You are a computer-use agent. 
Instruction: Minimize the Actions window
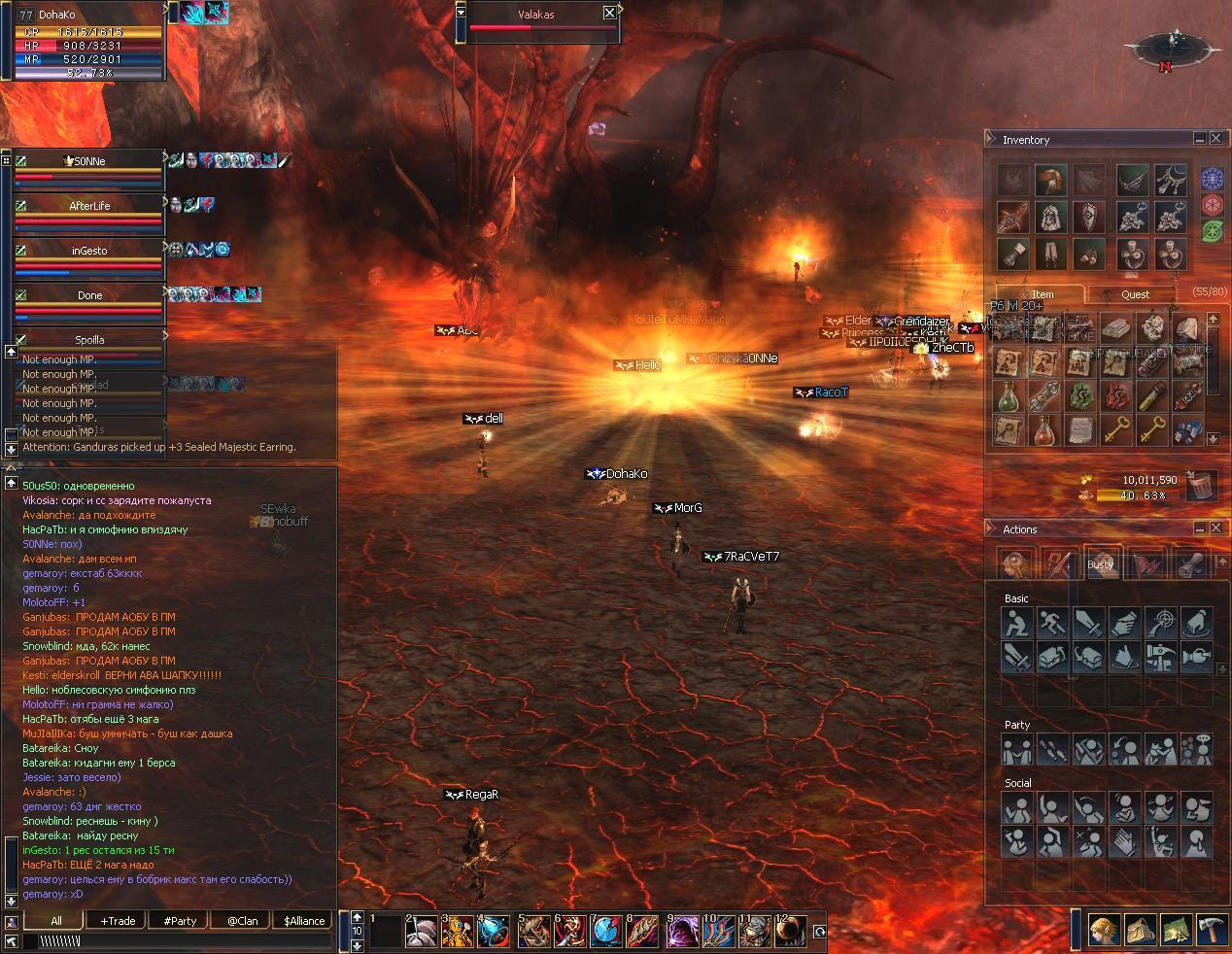click(1200, 528)
